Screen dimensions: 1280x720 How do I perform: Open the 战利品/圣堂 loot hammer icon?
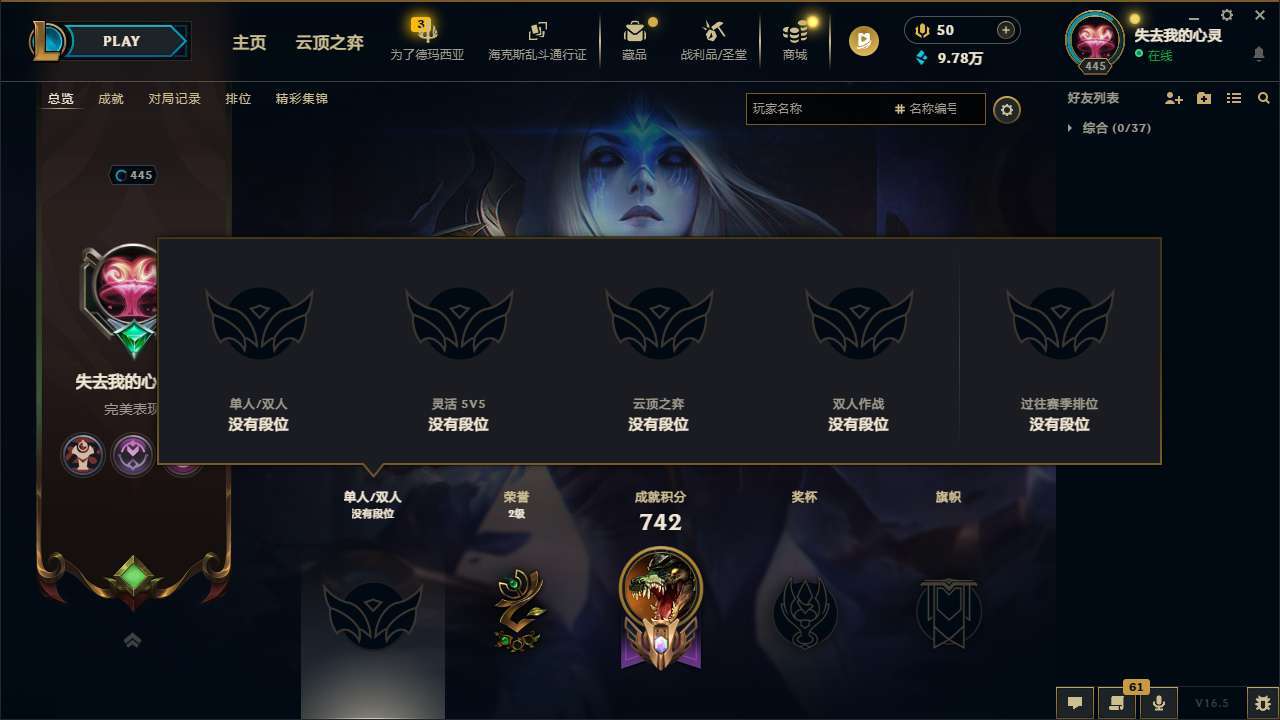pos(714,33)
